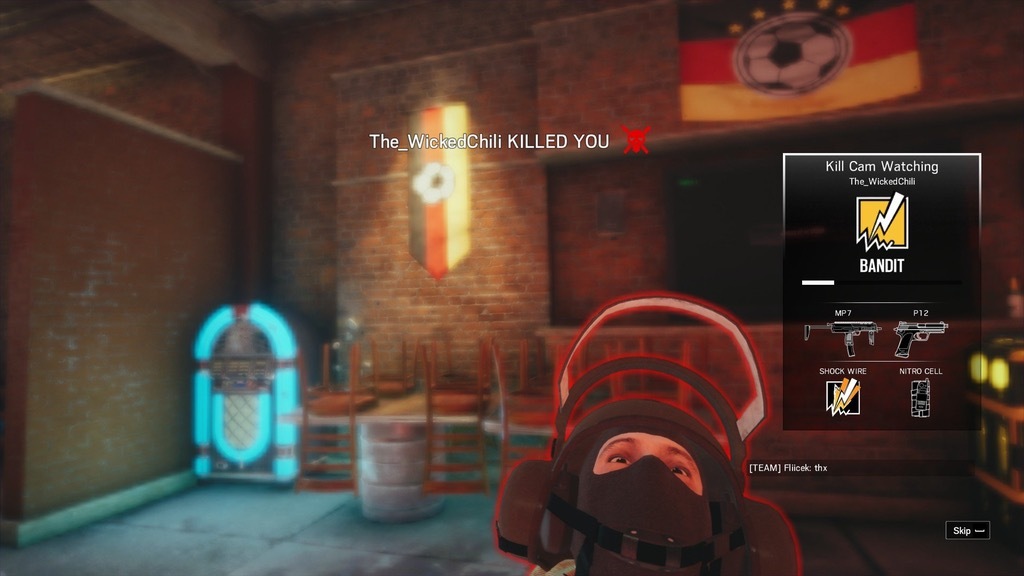
Task: Skip the kill cam replay
Action: (967, 530)
